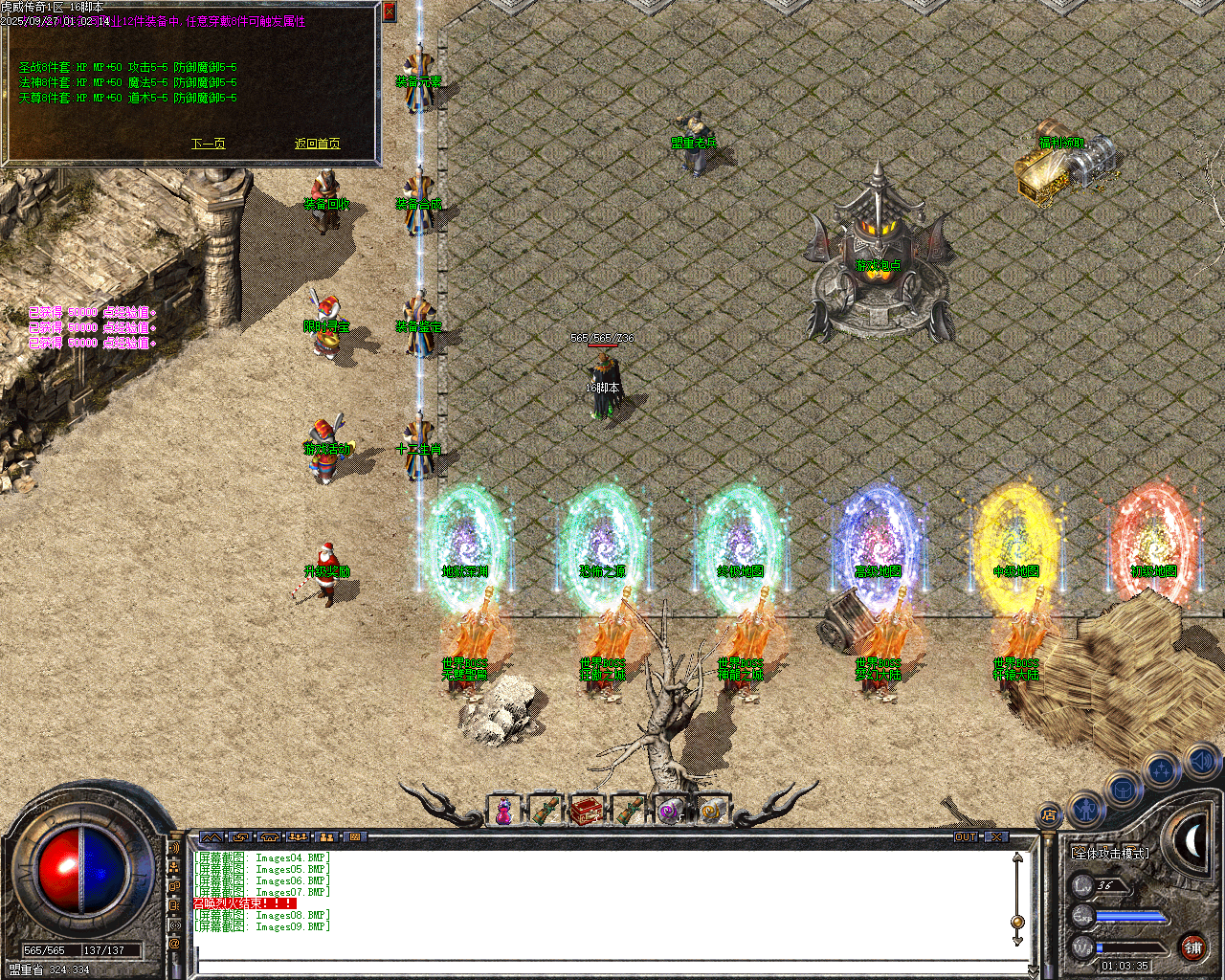Click the horn item in quickbar slot 2
The image size is (1225, 980).
(x=546, y=812)
